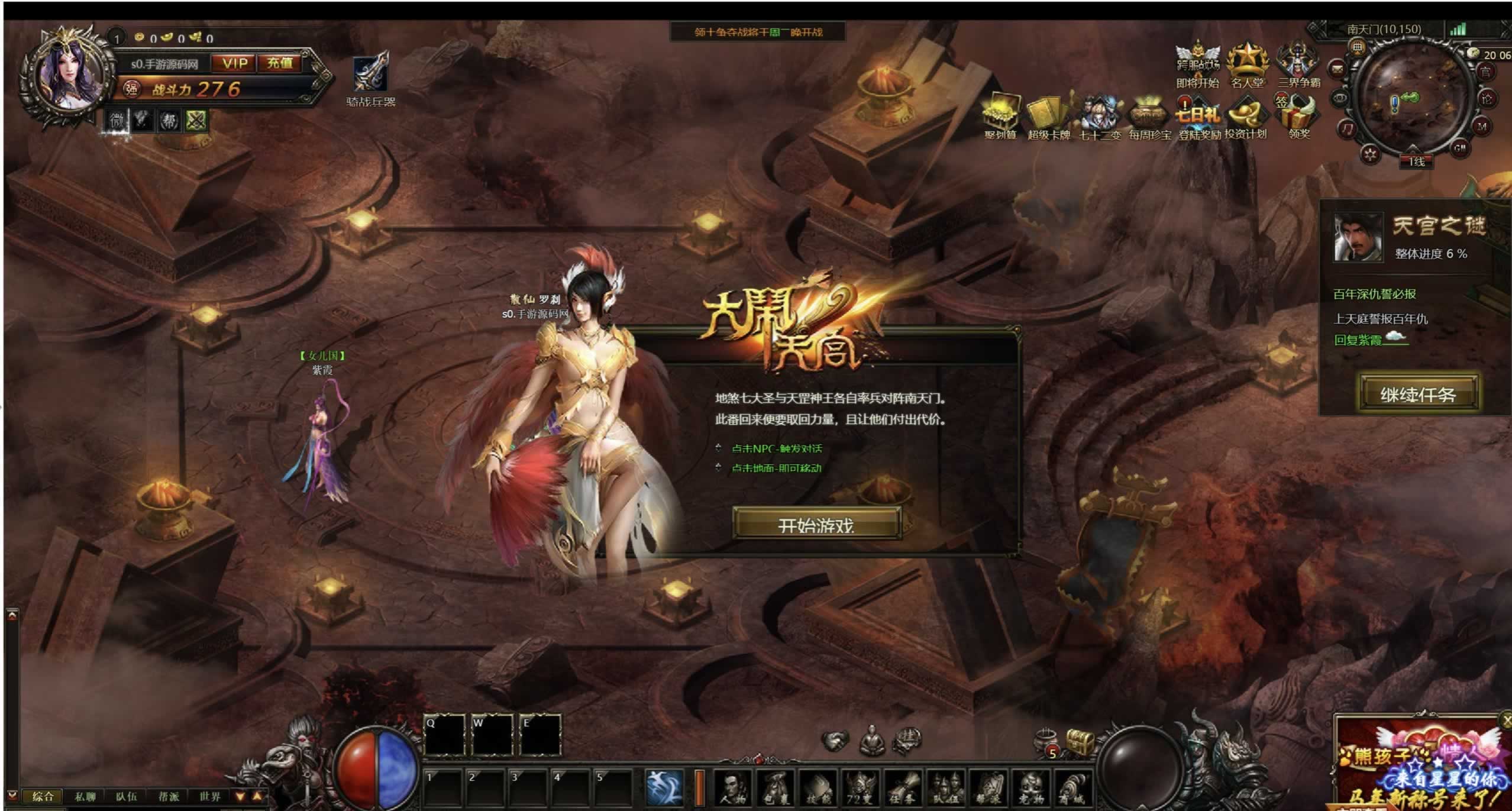This screenshot has width=1512, height=811.
Task: Open the 七日礼 login reward
Action: 1198,114
